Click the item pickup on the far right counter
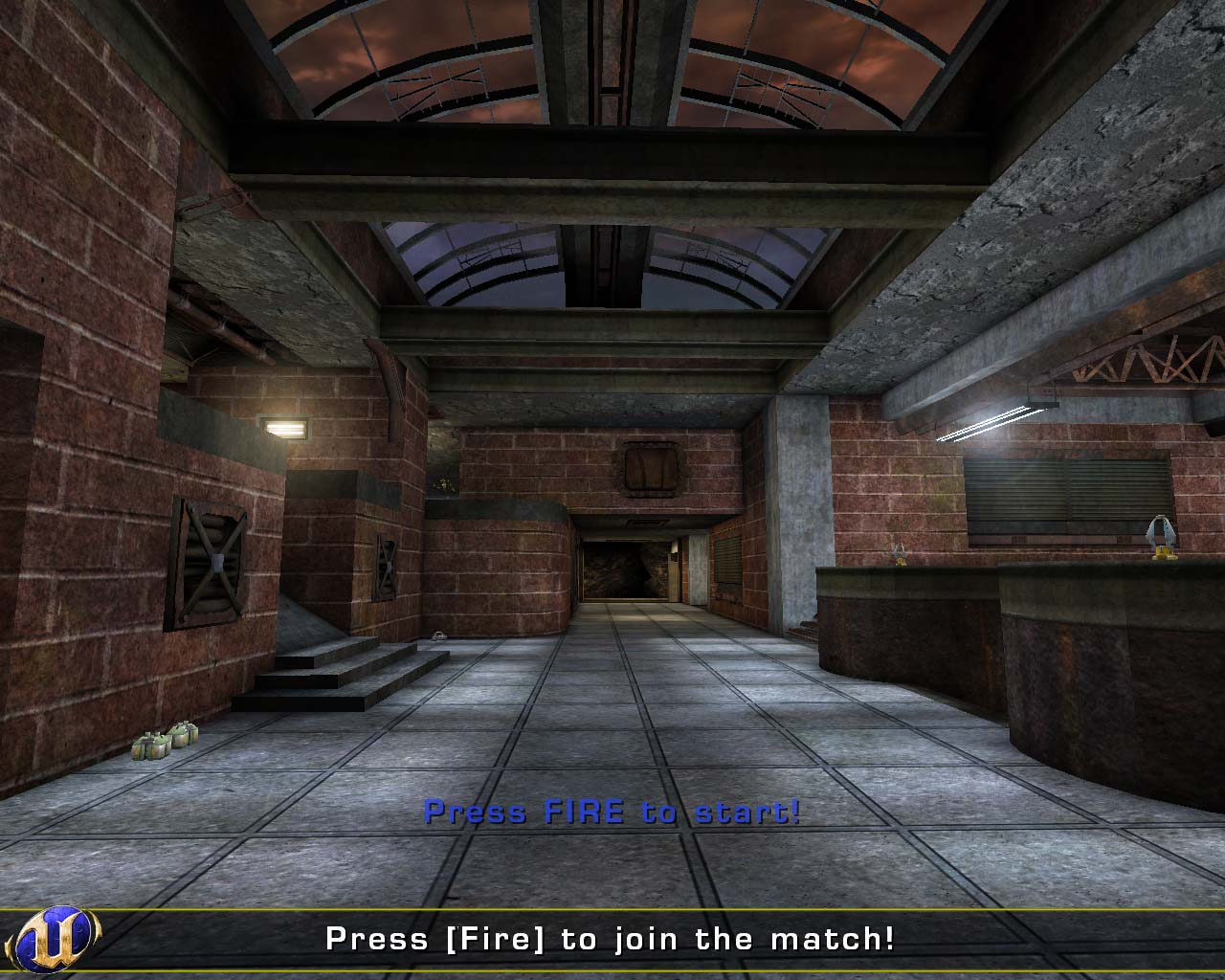The width and height of the screenshot is (1225, 980). pos(1159,539)
